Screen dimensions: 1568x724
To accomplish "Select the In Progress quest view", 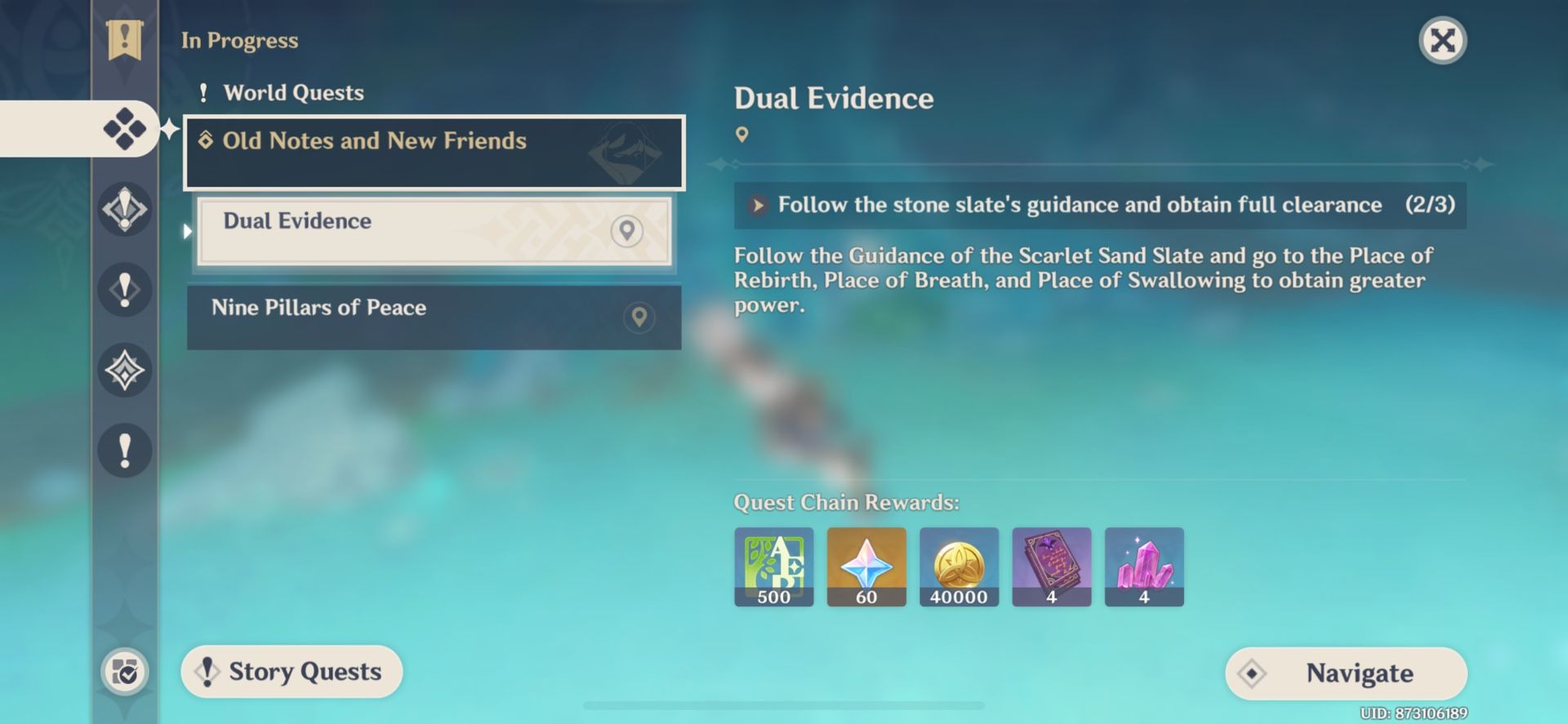I will (240, 39).
